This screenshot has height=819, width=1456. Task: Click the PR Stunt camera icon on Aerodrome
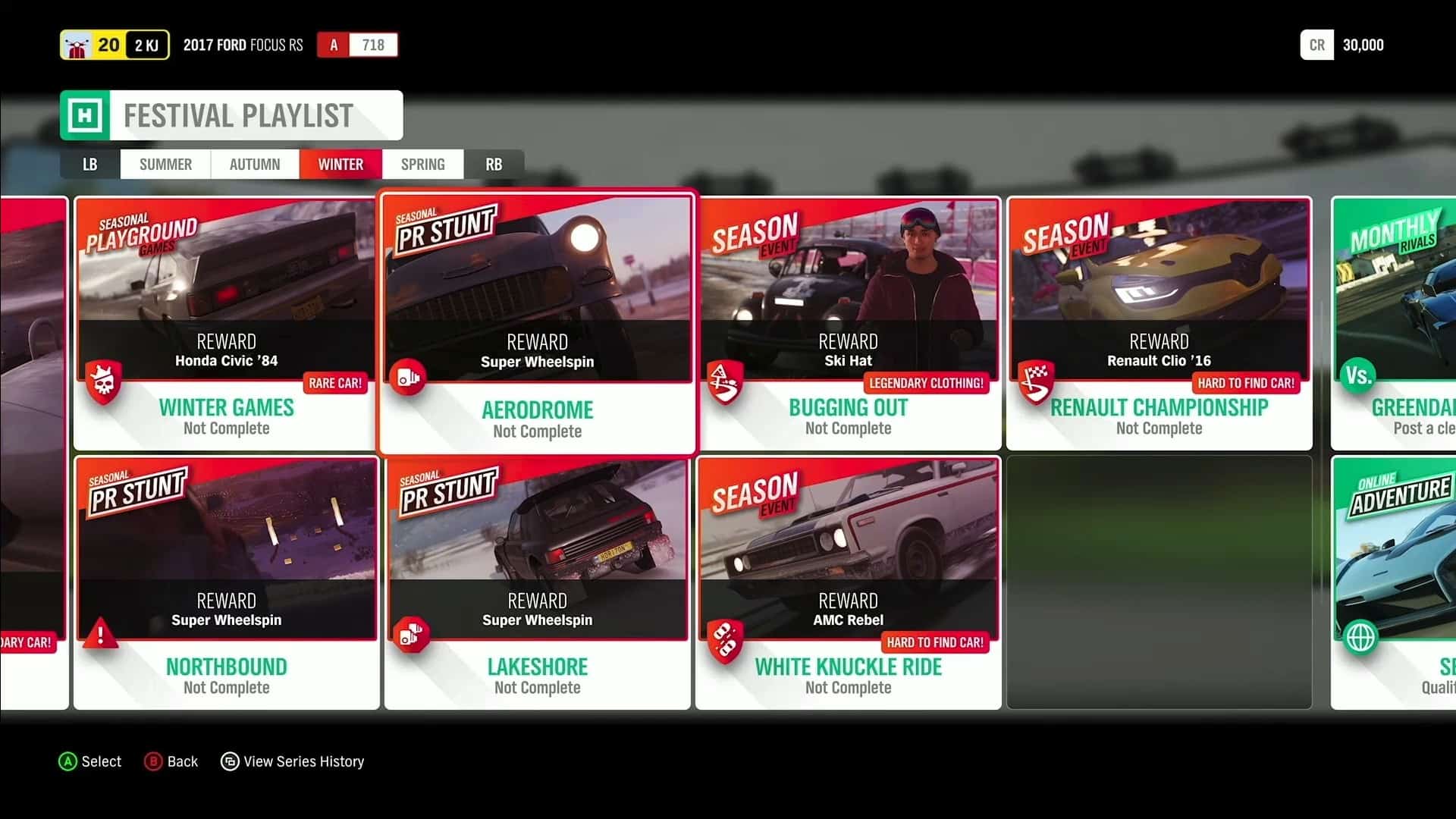(409, 377)
